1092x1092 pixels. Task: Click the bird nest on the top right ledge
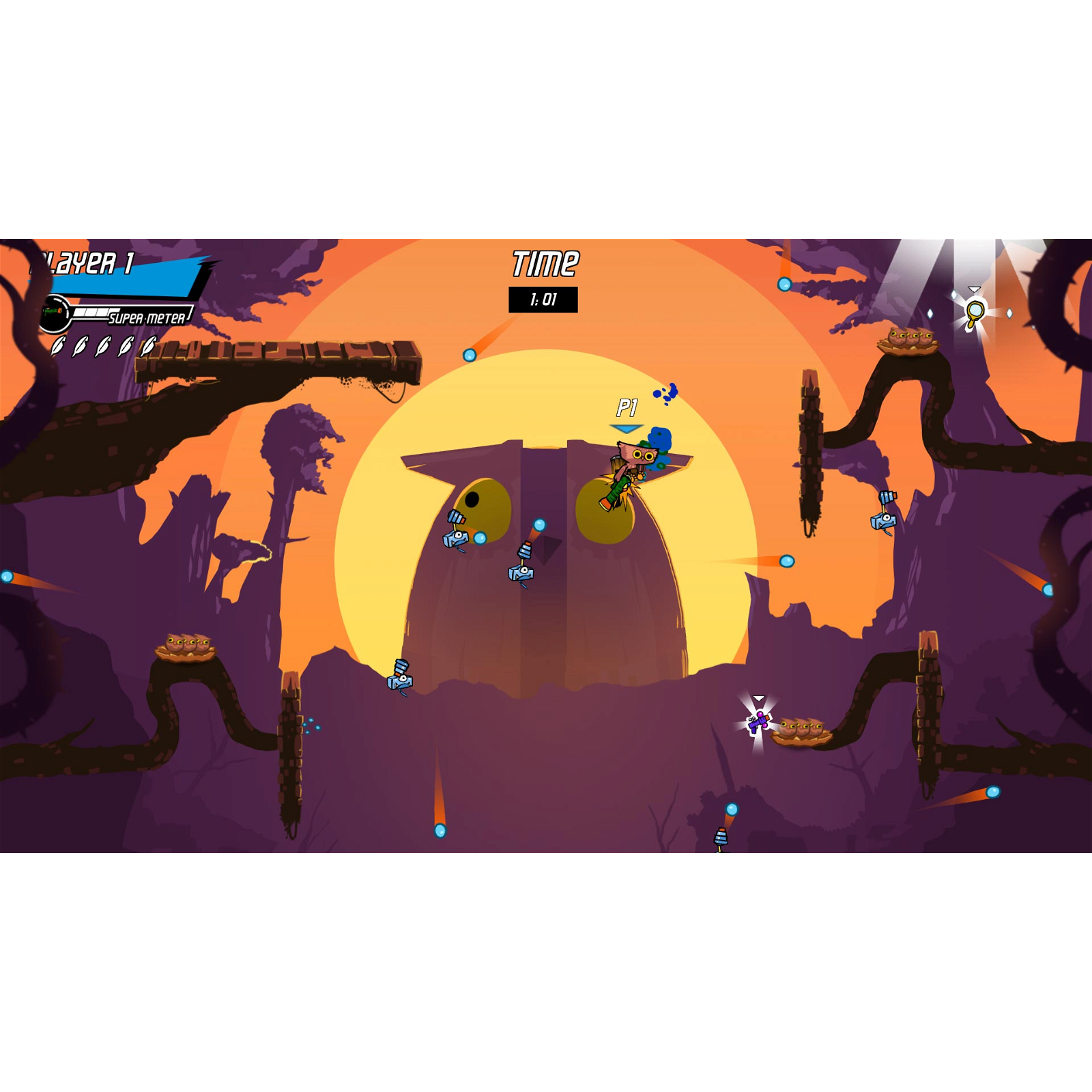tap(908, 340)
